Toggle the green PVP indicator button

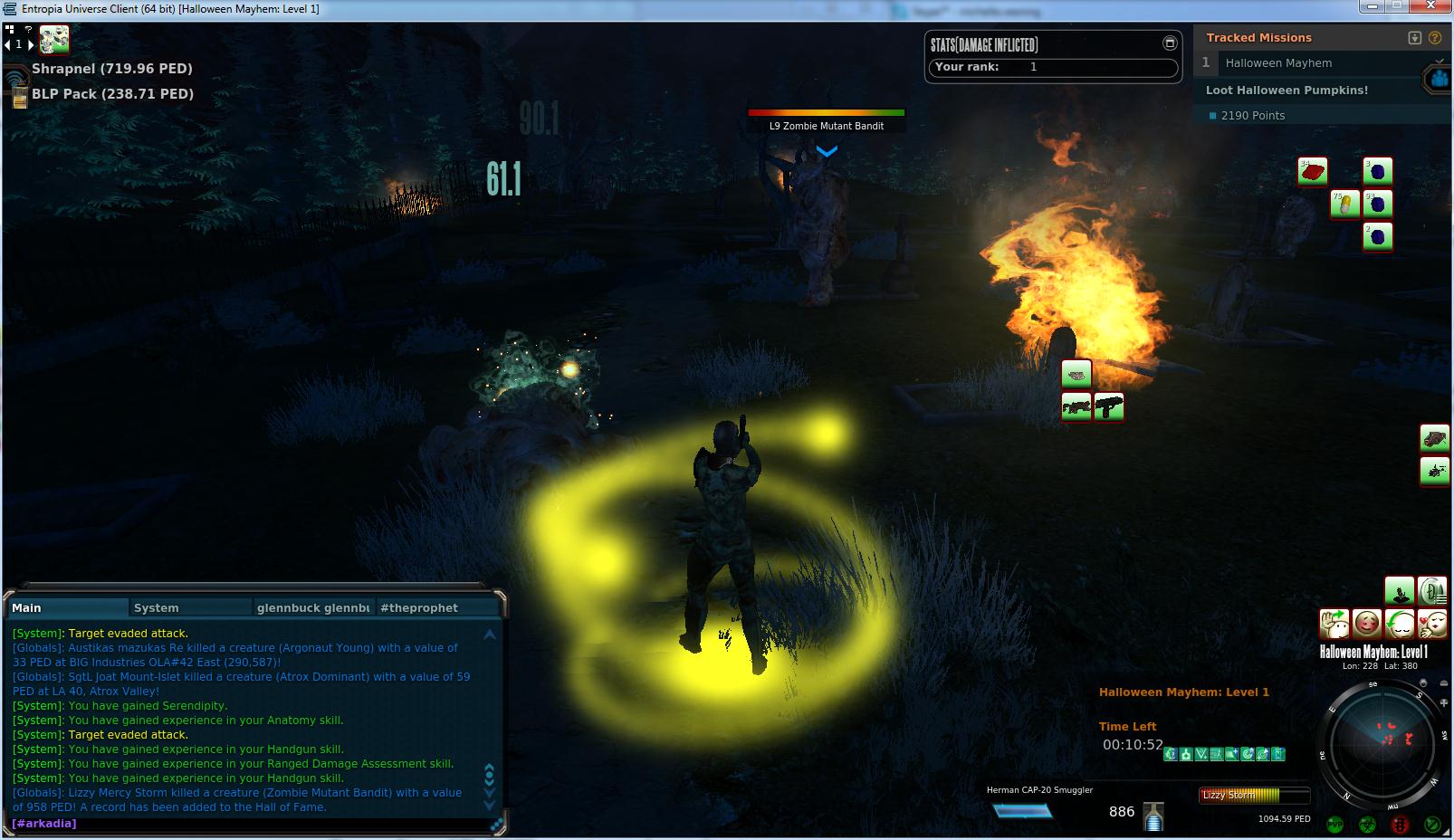point(1334,825)
